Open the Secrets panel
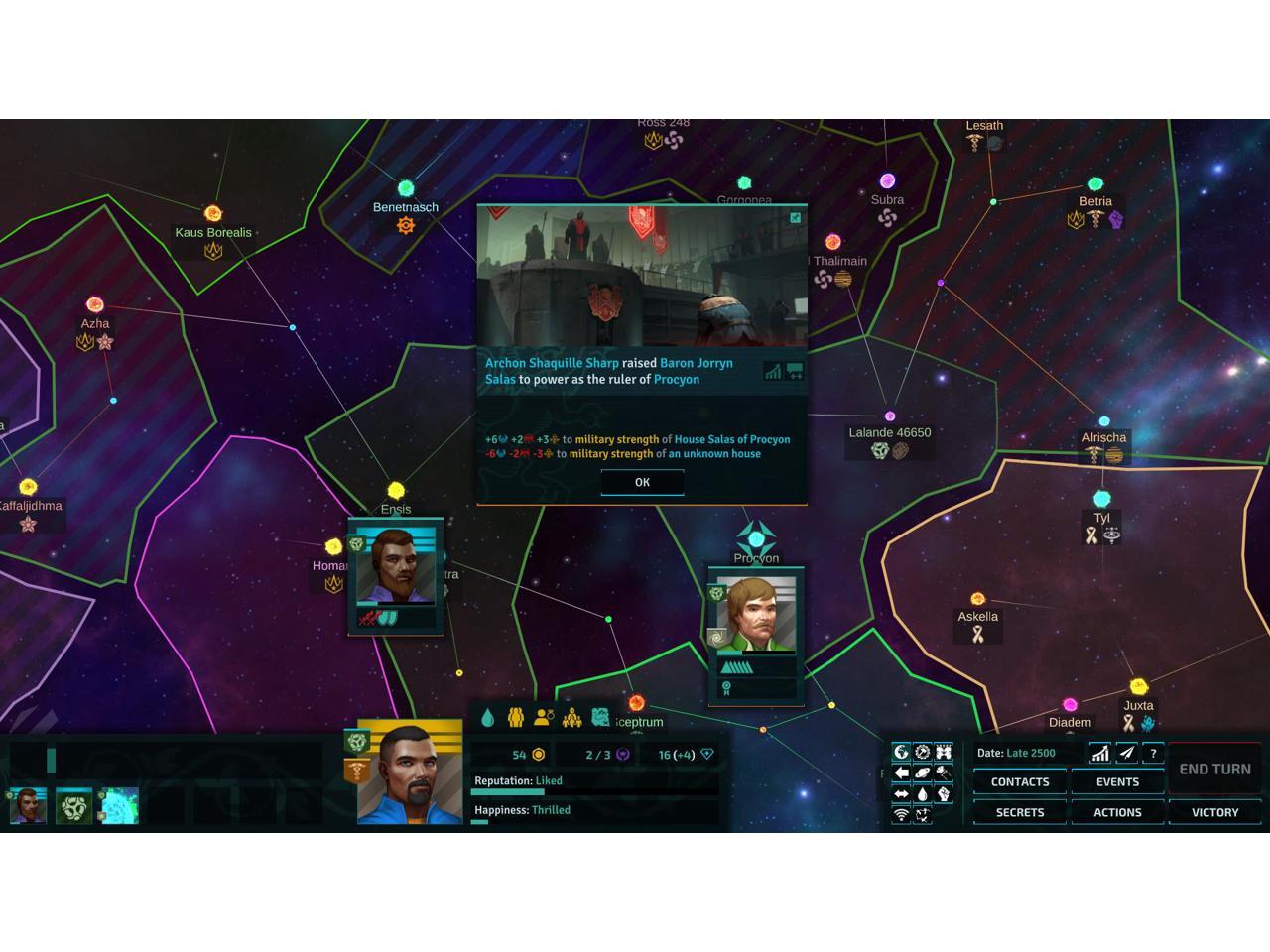The height and width of the screenshot is (952, 1270). pos(1019,812)
